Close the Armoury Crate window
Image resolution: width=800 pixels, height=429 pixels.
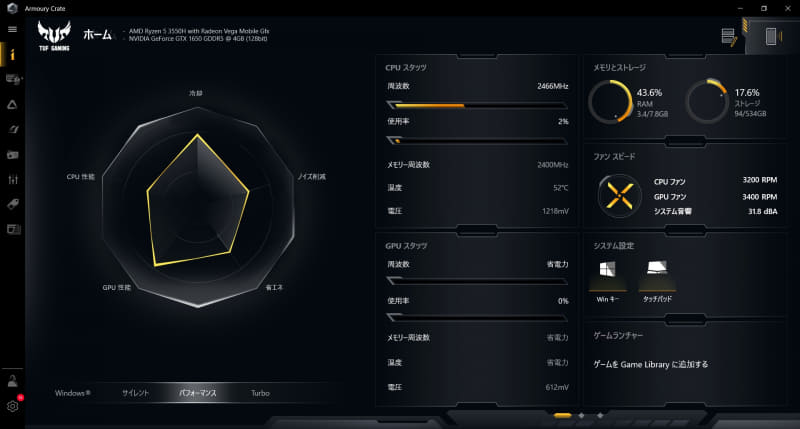[786, 8]
